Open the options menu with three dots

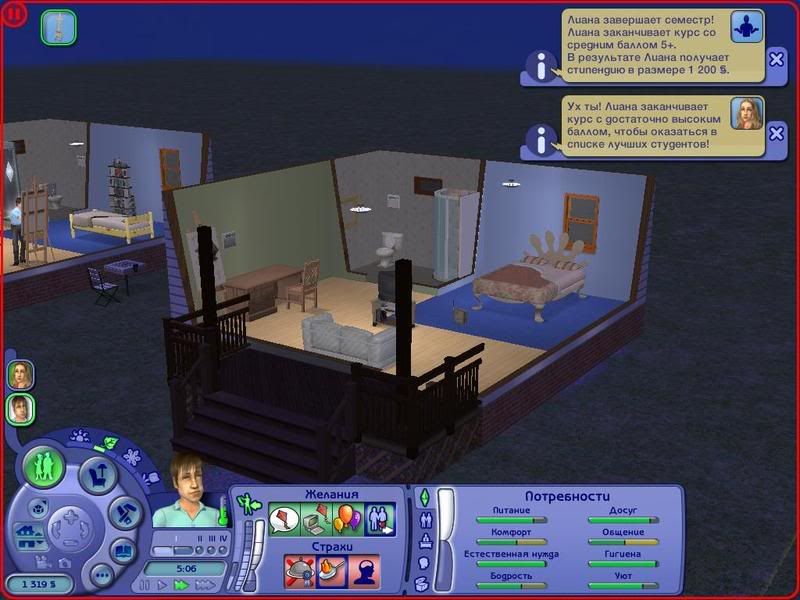(x=101, y=575)
